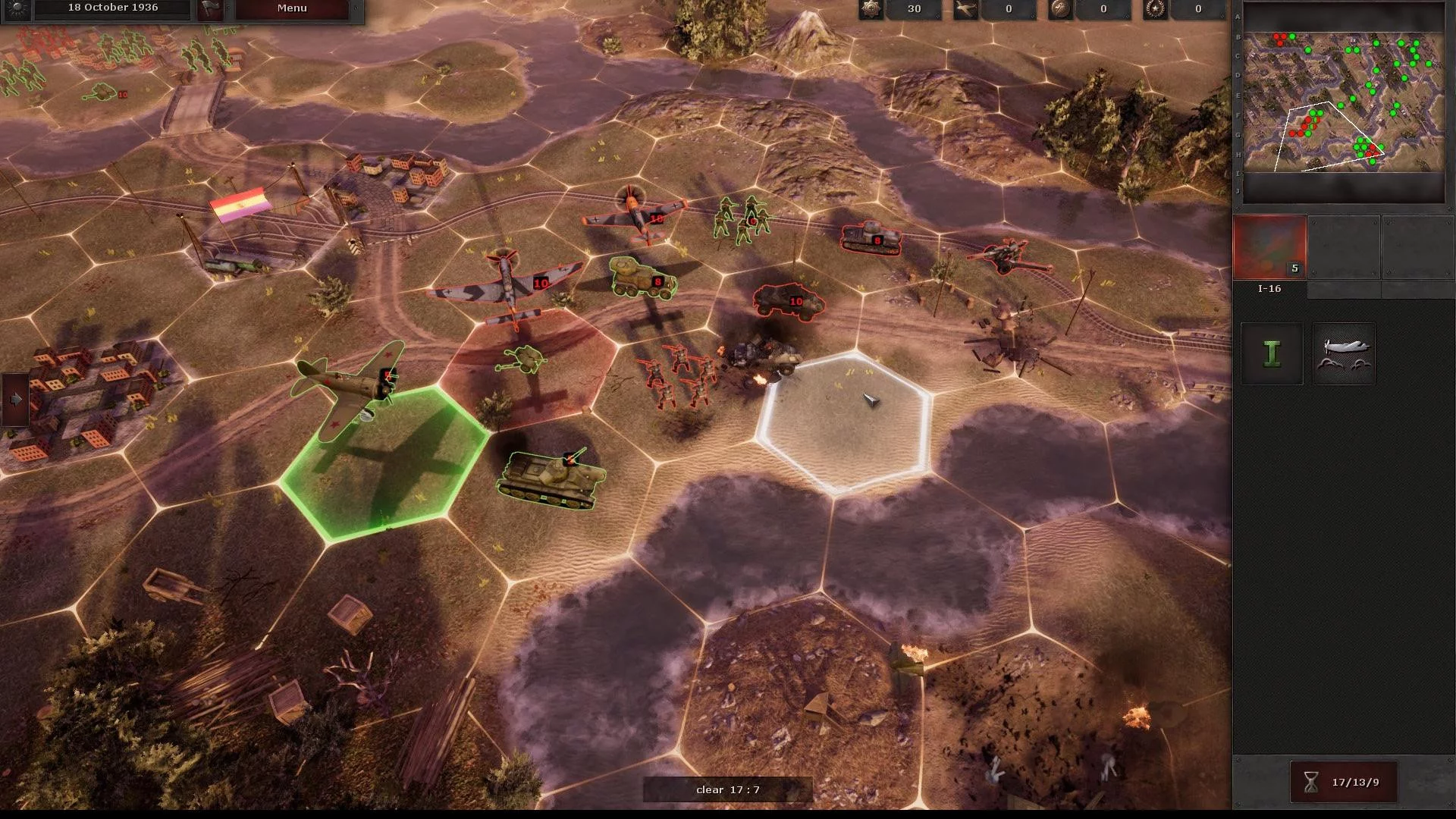Click the star wreath resource icon

pos(1155,9)
